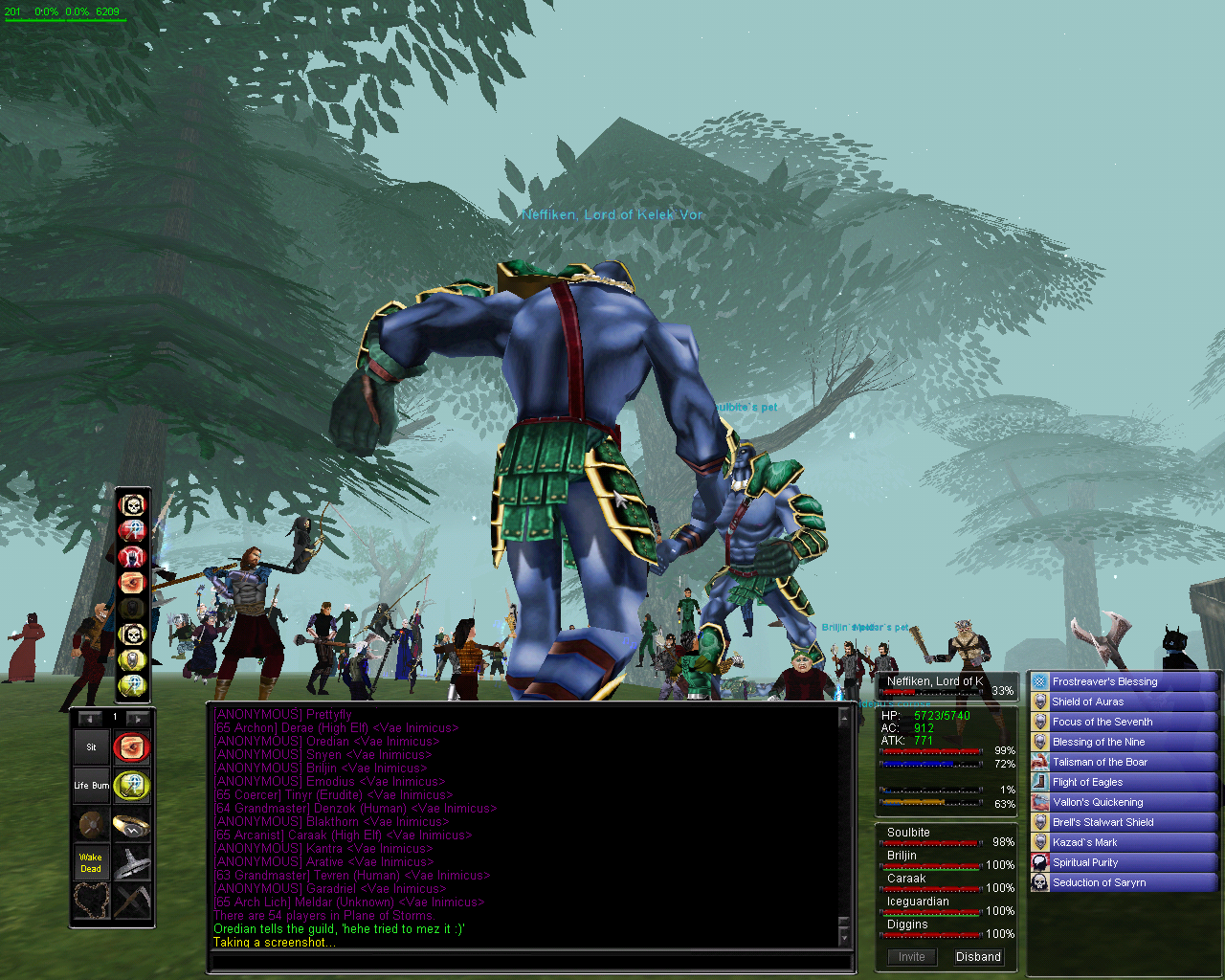The image size is (1225, 980).
Task: Trigger the Wake Dead hotbutton
Action: pyautogui.click(x=92, y=863)
